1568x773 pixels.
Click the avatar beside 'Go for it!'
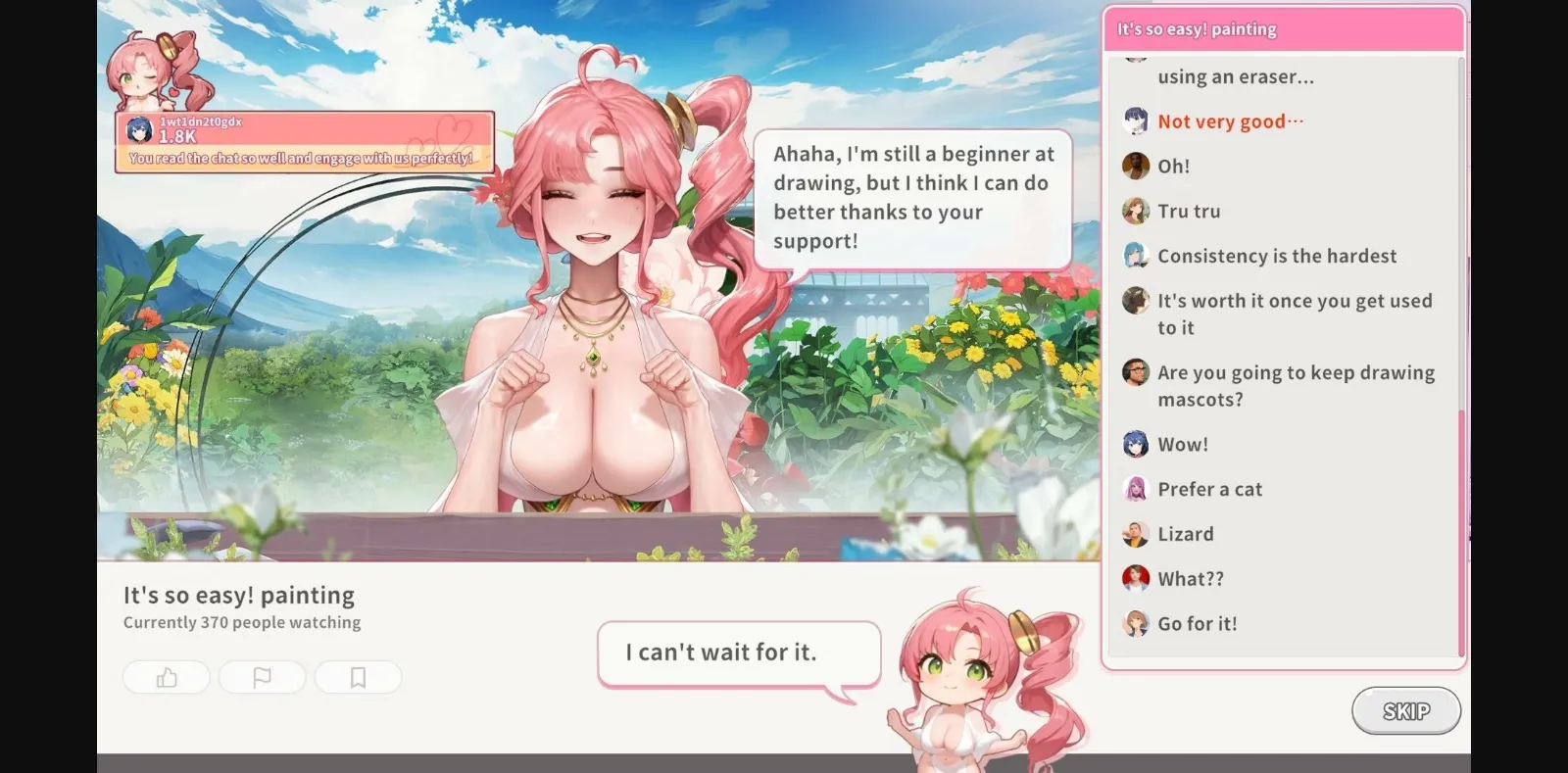(x=1136, y=623)
